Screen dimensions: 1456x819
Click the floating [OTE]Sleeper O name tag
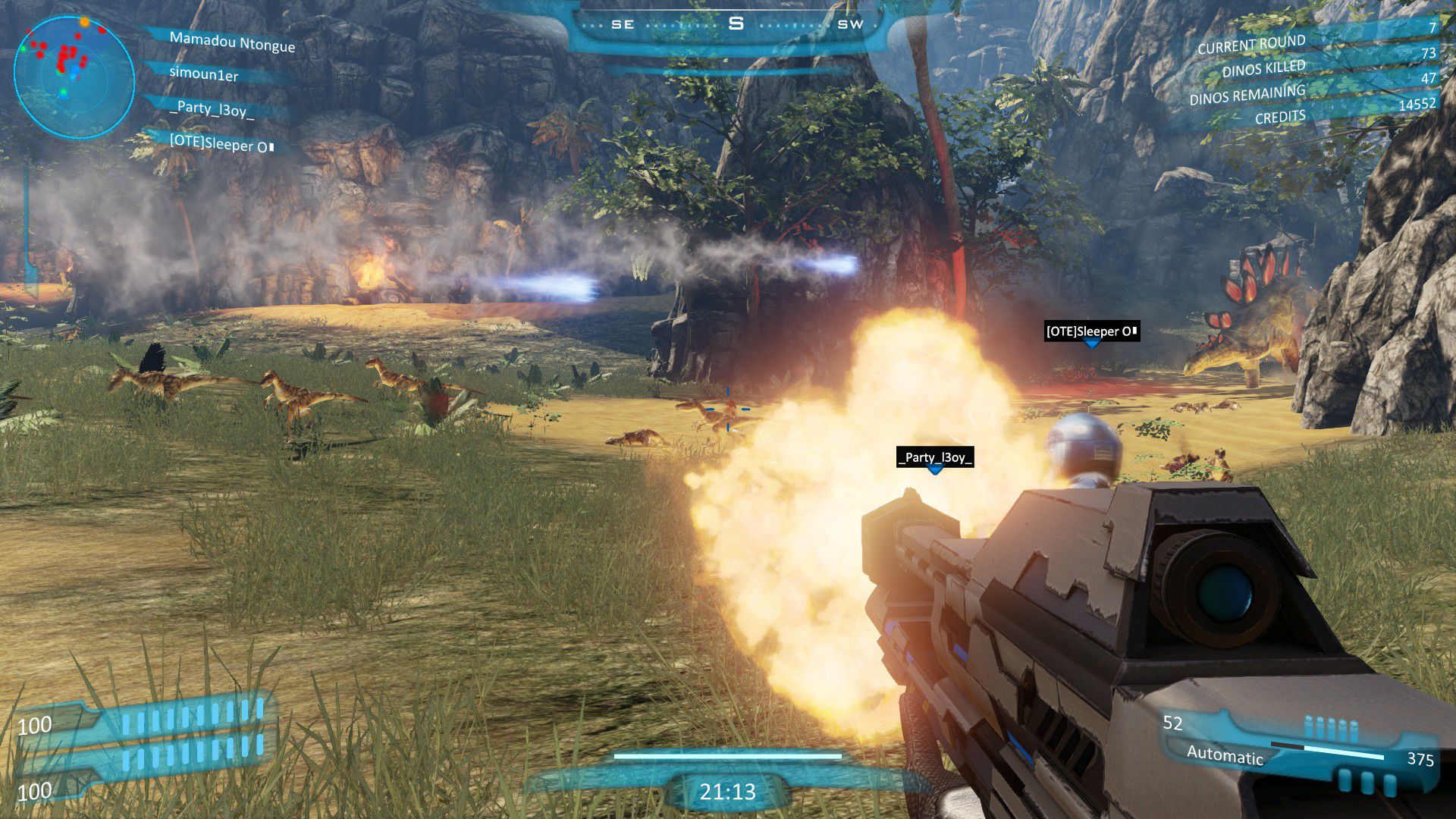pos(1091,331)
